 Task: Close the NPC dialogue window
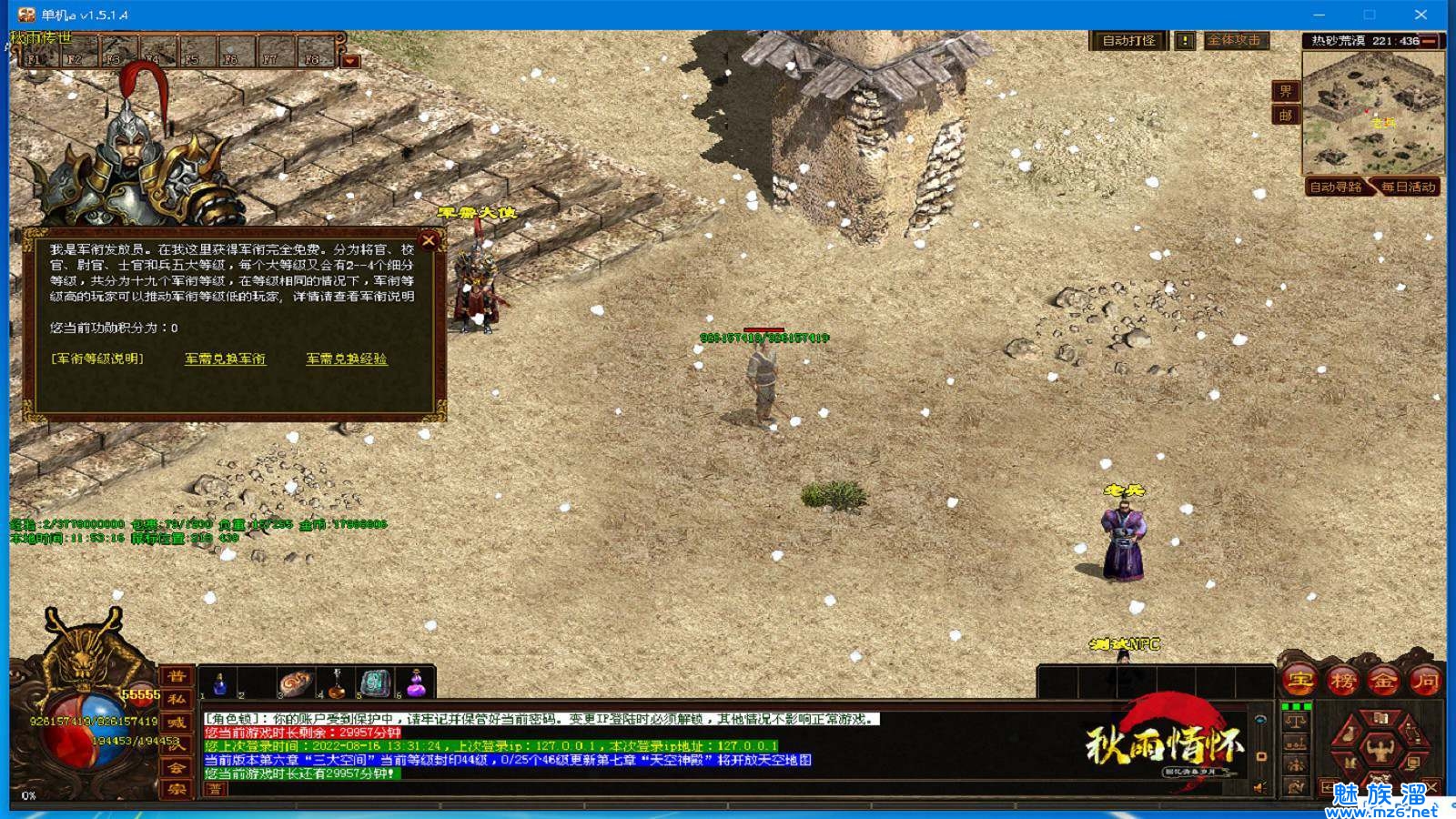coord(429,240)
